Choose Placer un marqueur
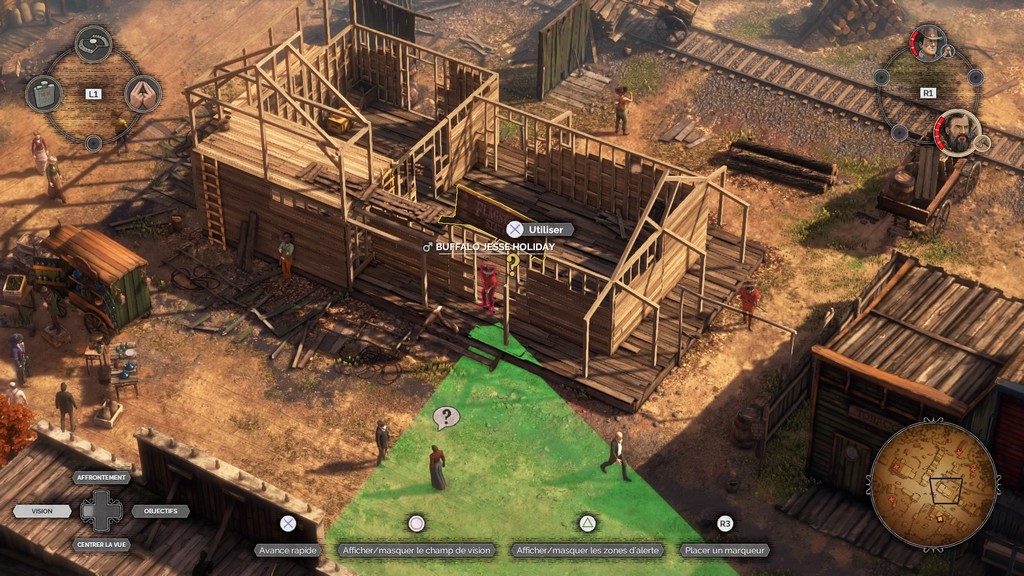 [725, 550]
